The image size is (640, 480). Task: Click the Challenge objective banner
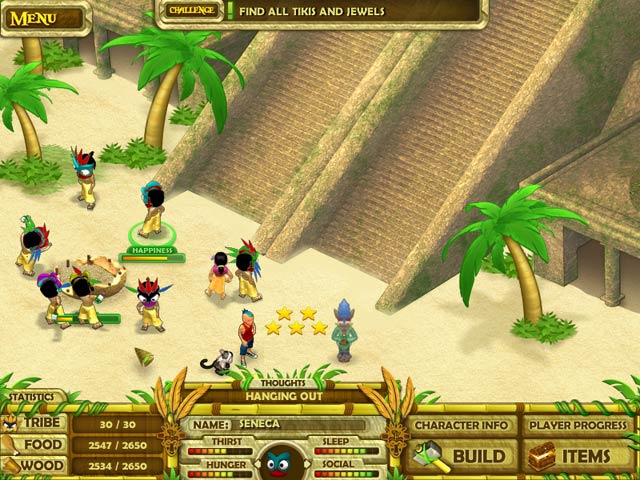point(321,11)
